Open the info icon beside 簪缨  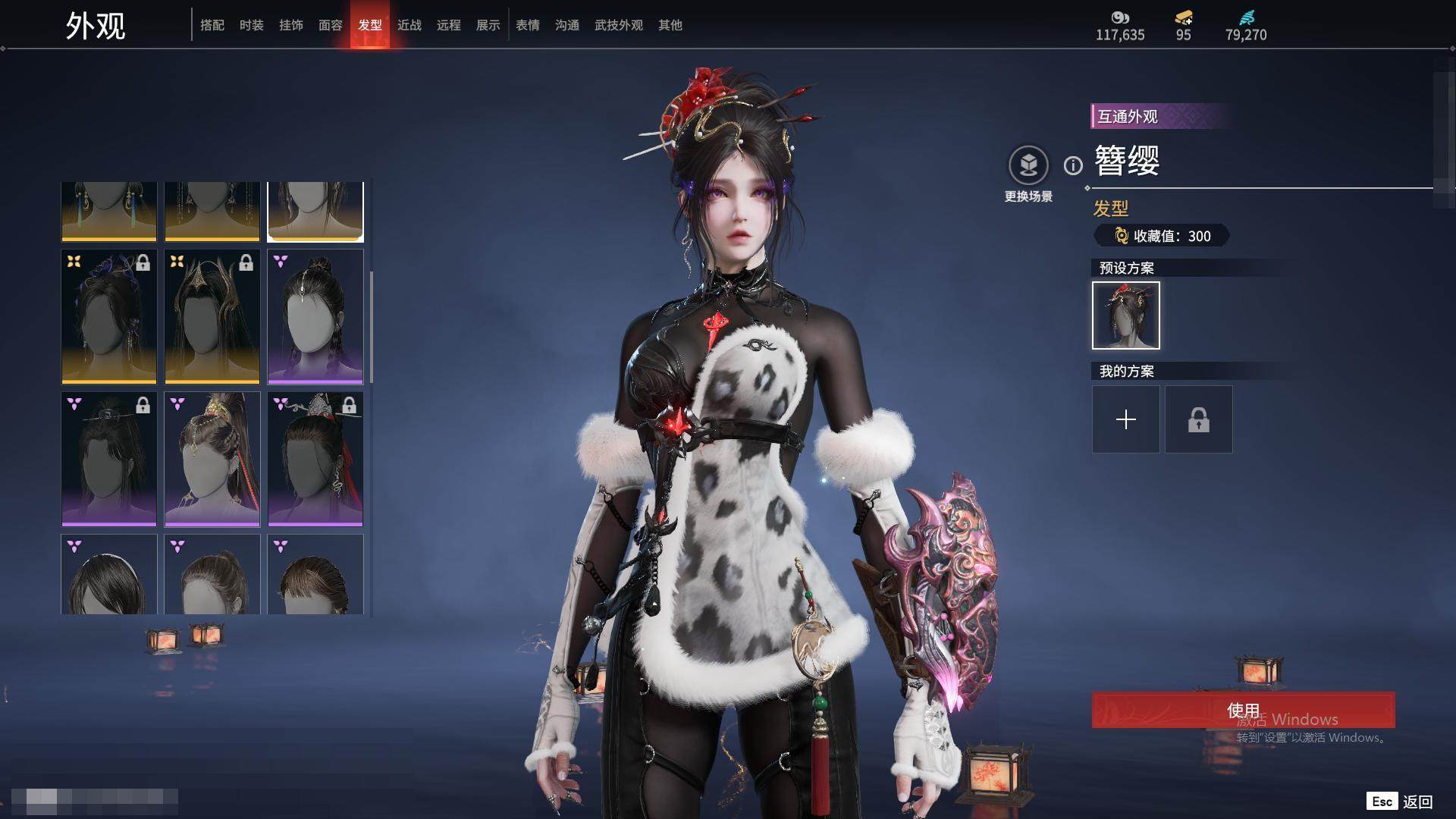(1073, 165)
